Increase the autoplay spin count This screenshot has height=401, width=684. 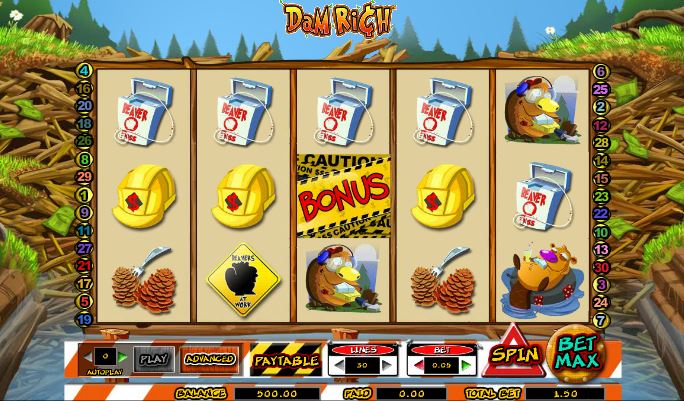click(124, 356)
